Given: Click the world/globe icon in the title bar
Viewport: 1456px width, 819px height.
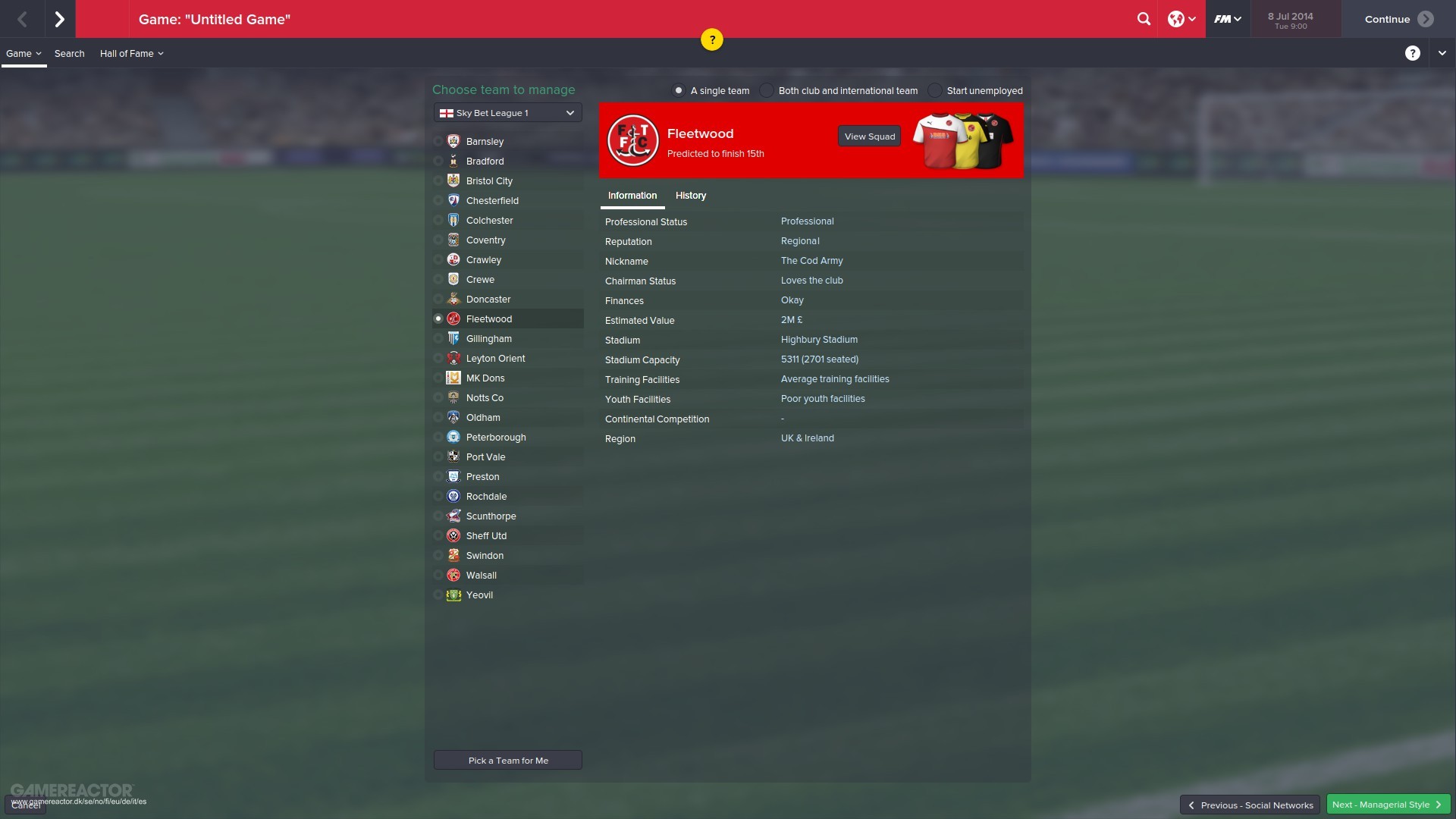Looking at the screenshot, I should tap(1177, 18).
